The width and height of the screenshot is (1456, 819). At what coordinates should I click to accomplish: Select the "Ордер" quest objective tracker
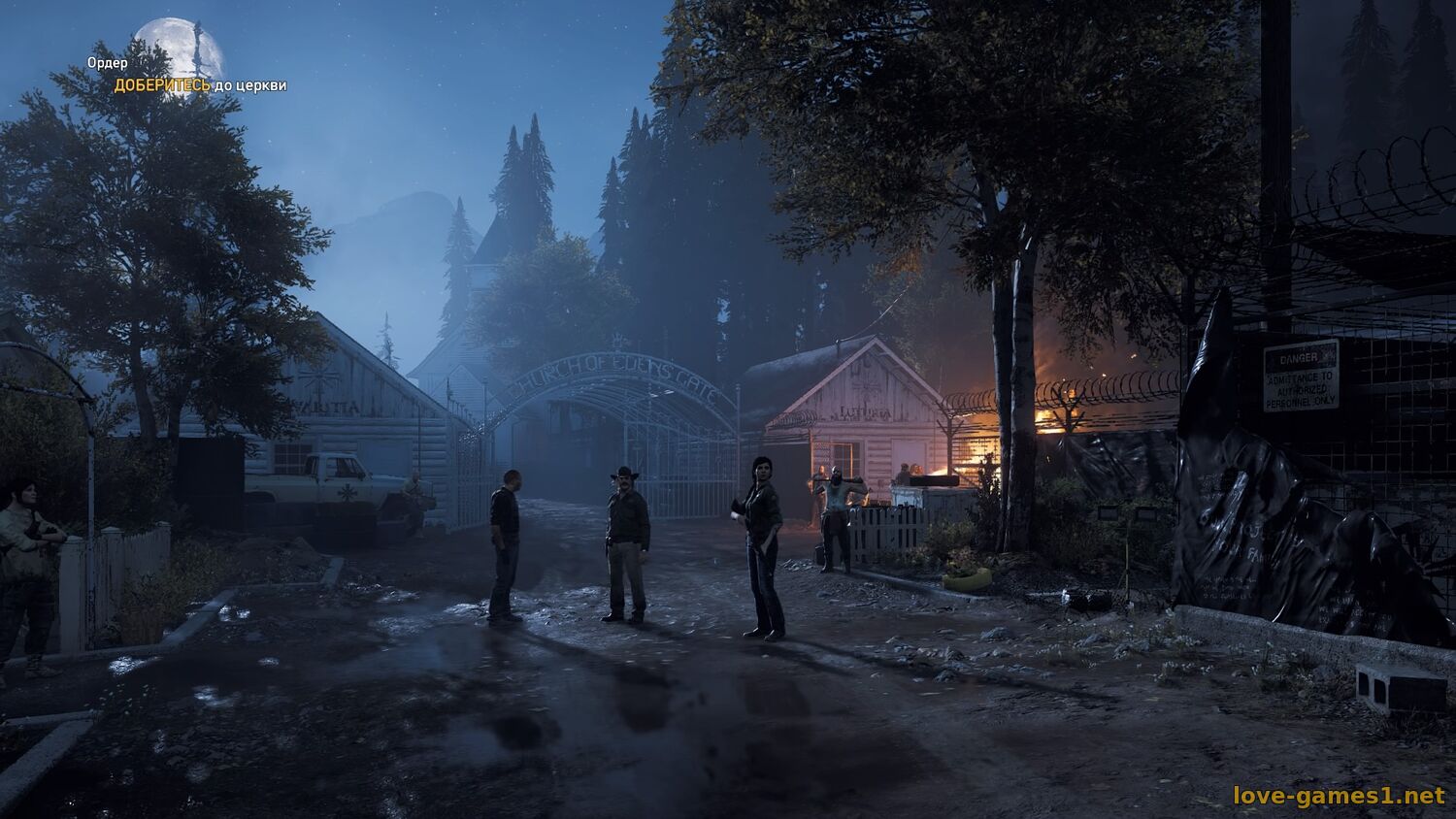(x=108, y=63)
